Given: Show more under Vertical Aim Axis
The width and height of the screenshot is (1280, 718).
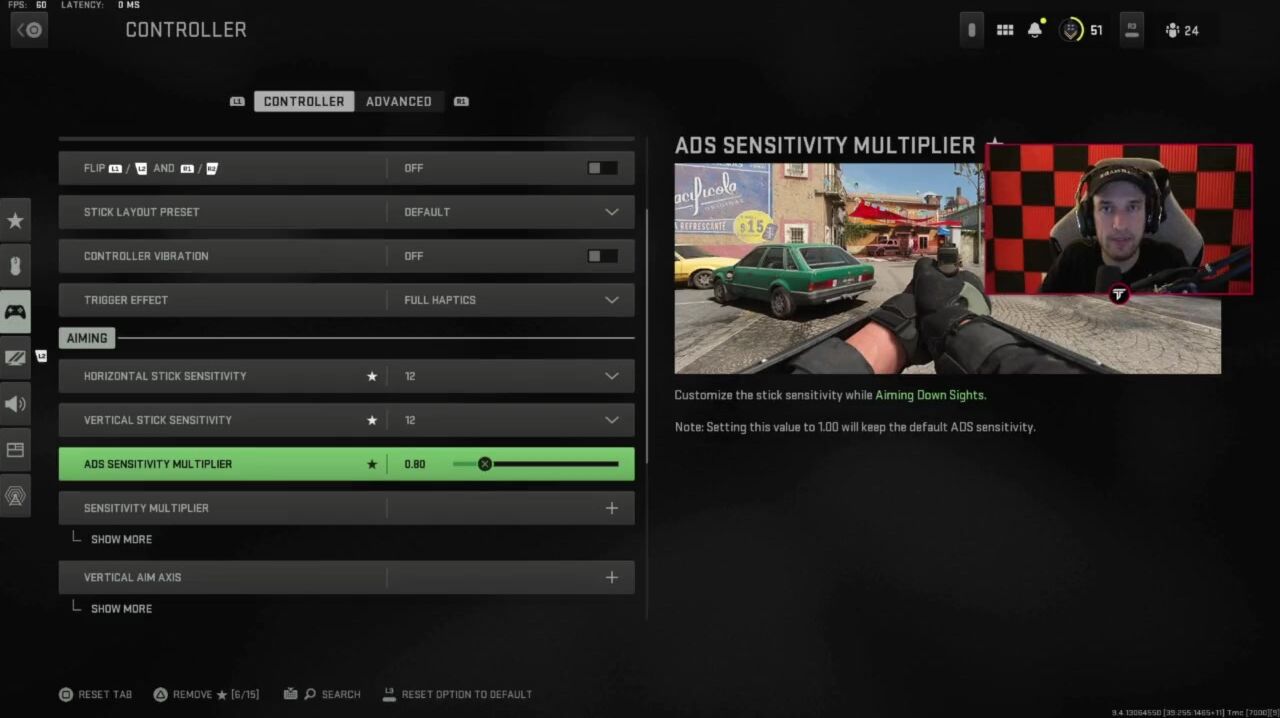Looking at the screenshot, I should click(121, 608).
